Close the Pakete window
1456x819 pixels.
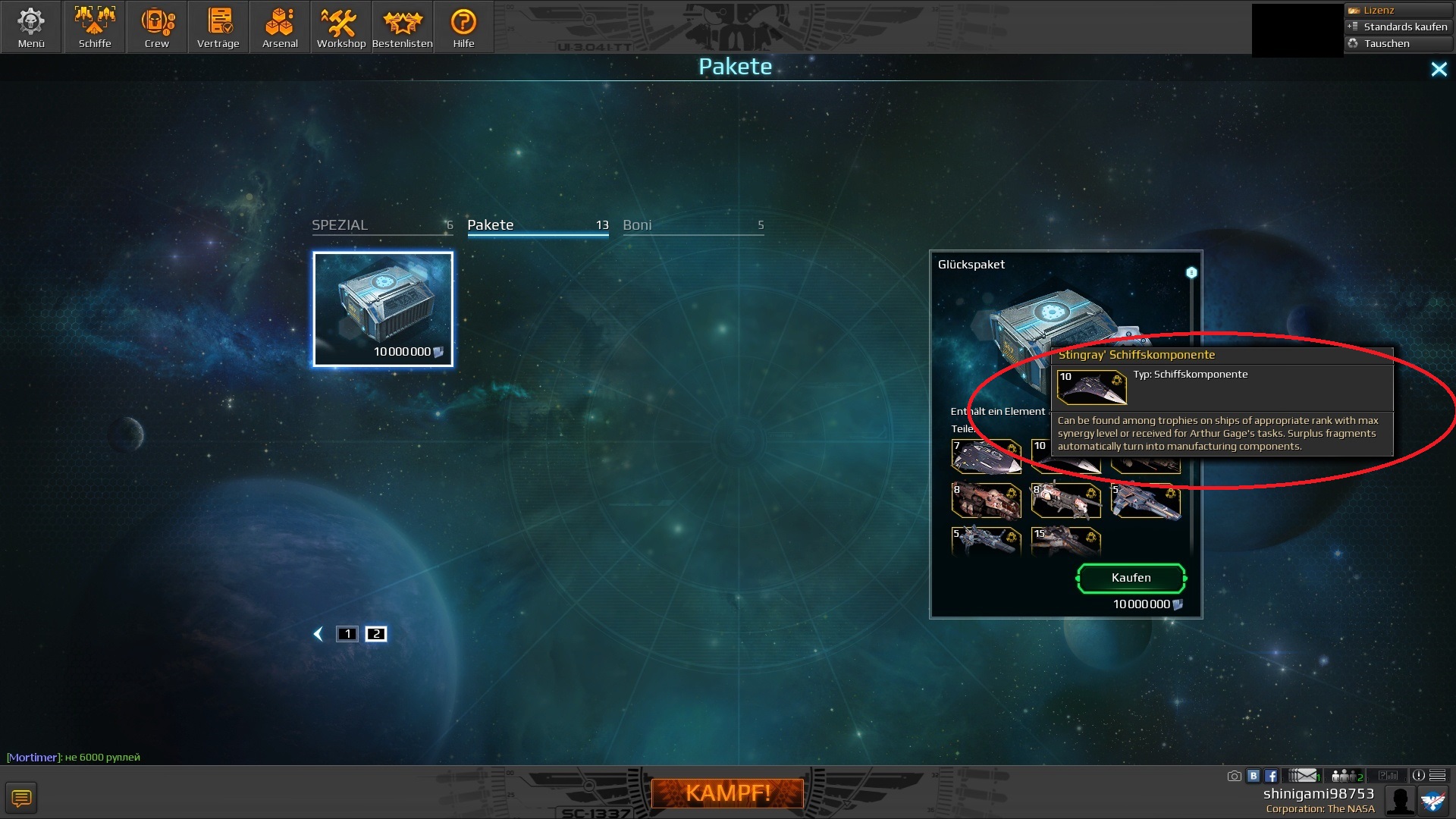1439,70
